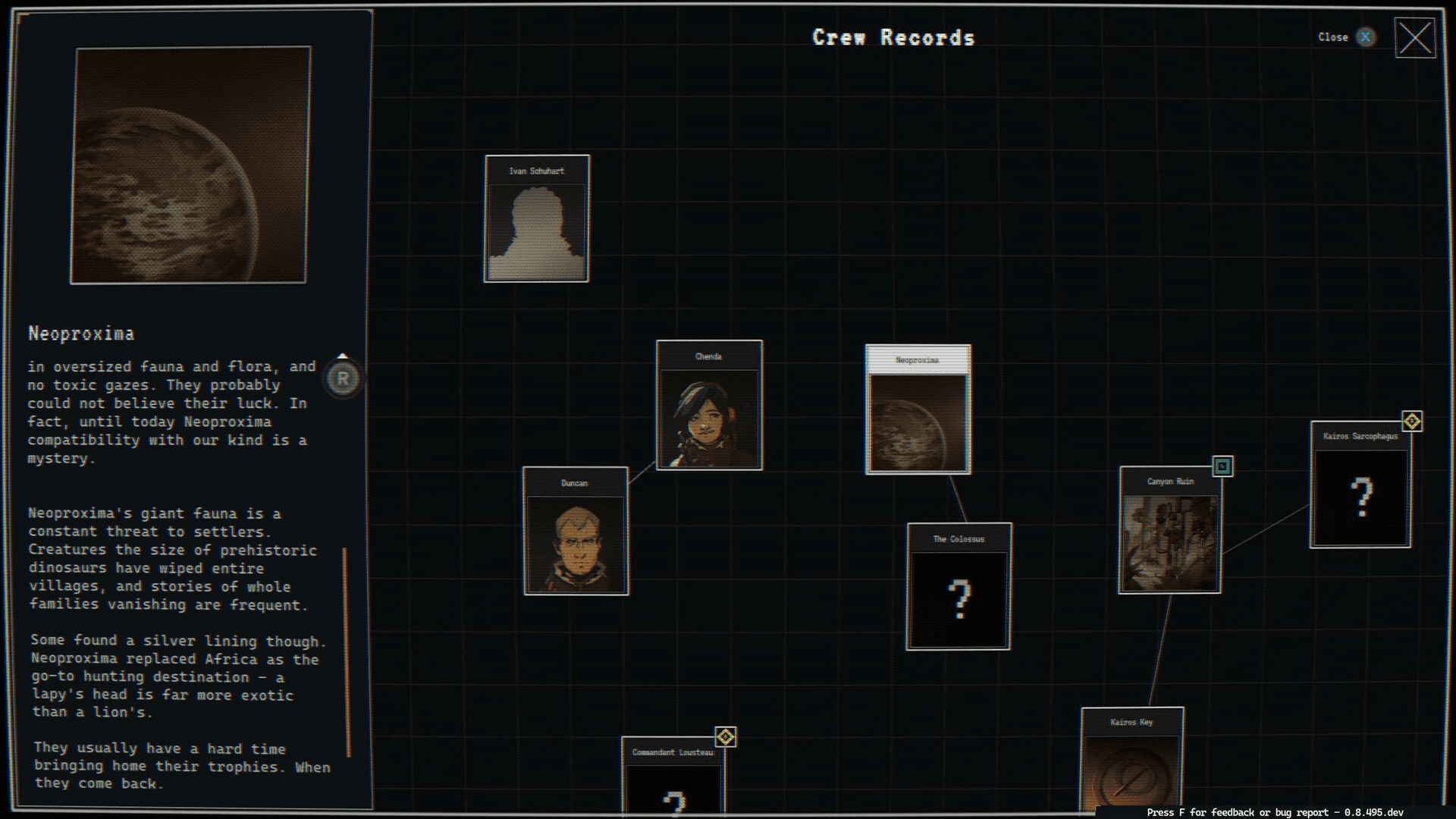Screen dimensions: 1456x819
Task: Click the scrollbar in the Neoproxima description
Action: click(347, 652)
